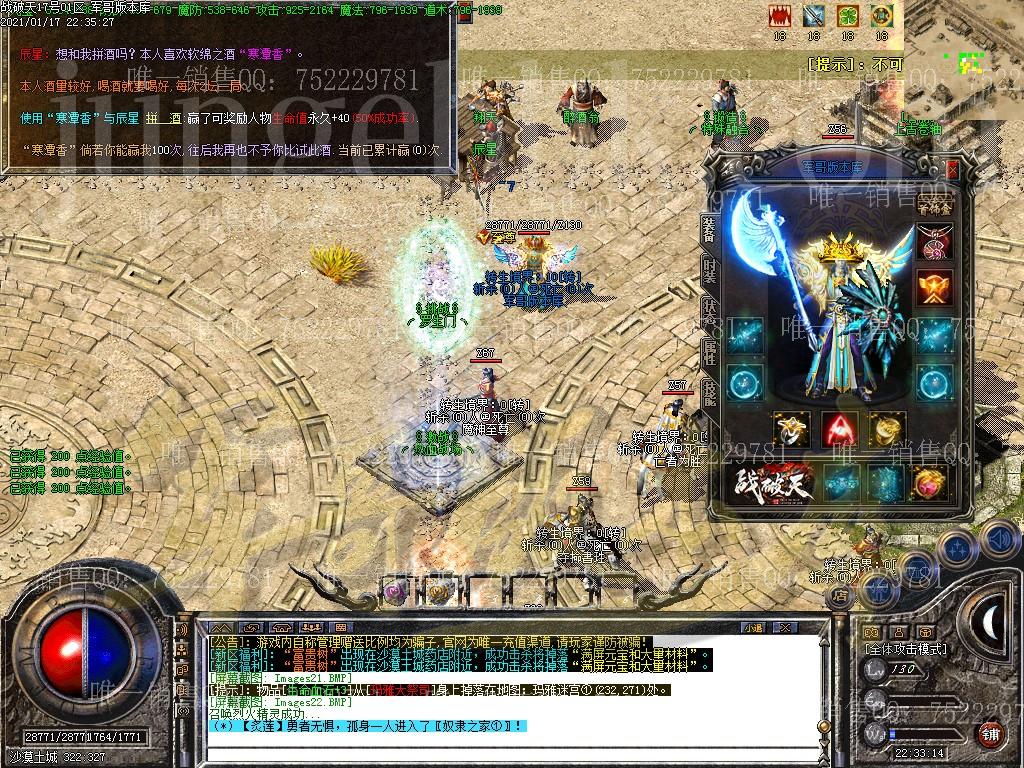Select the golden winged medal slot
This screenshot has height=768, width=1024.
[x=935, y=288]
